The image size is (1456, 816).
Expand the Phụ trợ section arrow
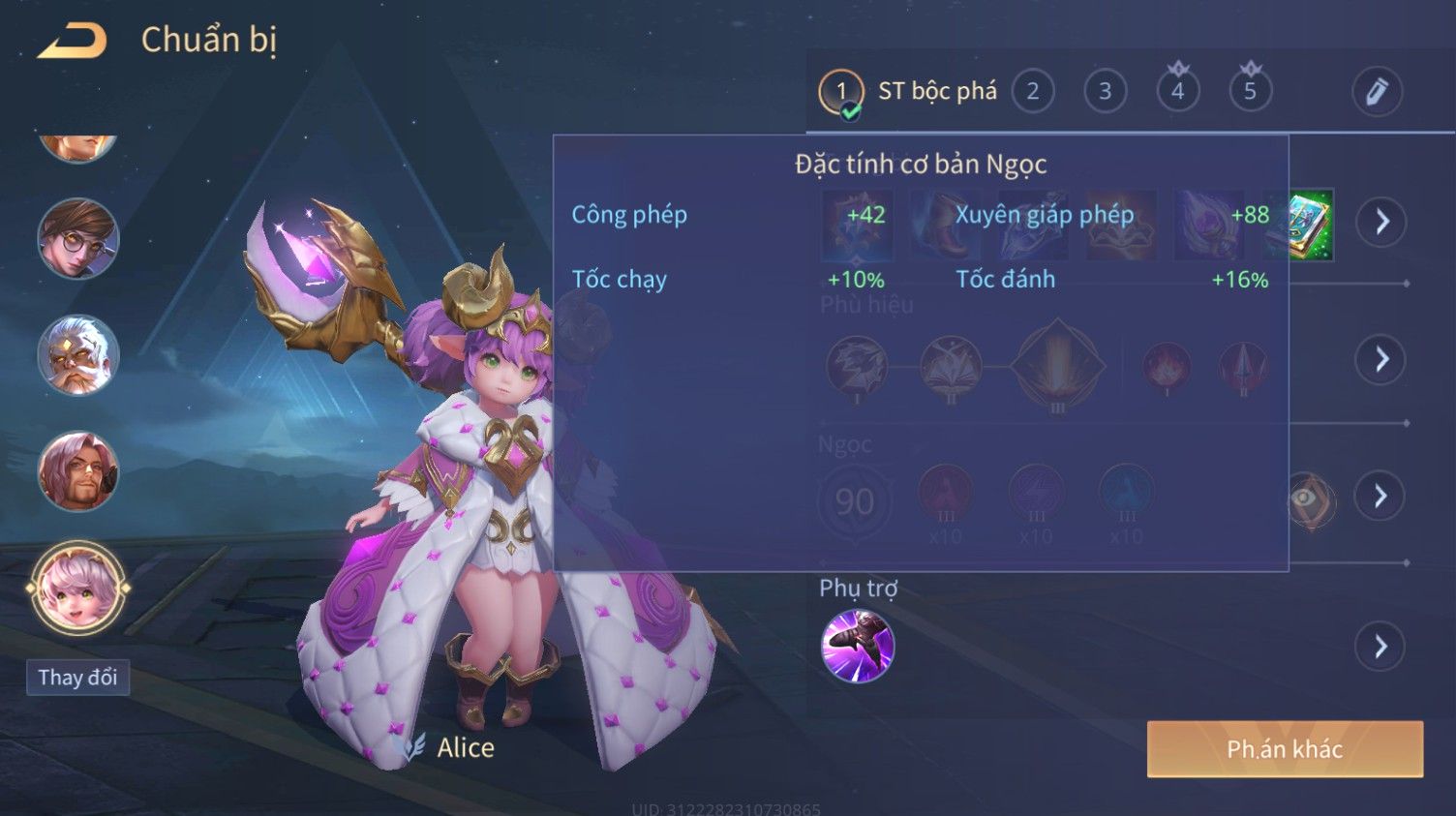coord(1380,646)
